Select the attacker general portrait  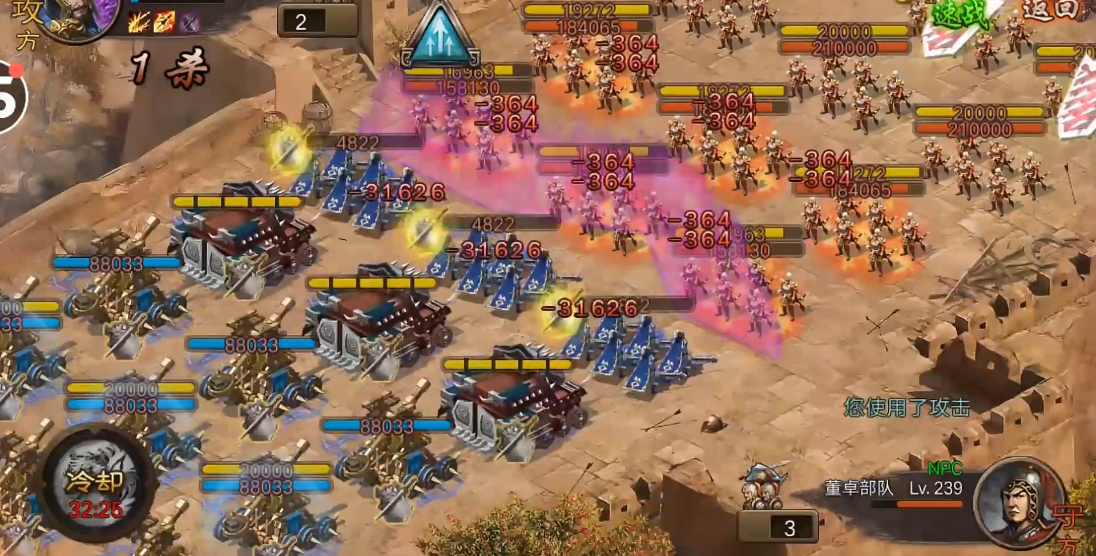[78, 16]
